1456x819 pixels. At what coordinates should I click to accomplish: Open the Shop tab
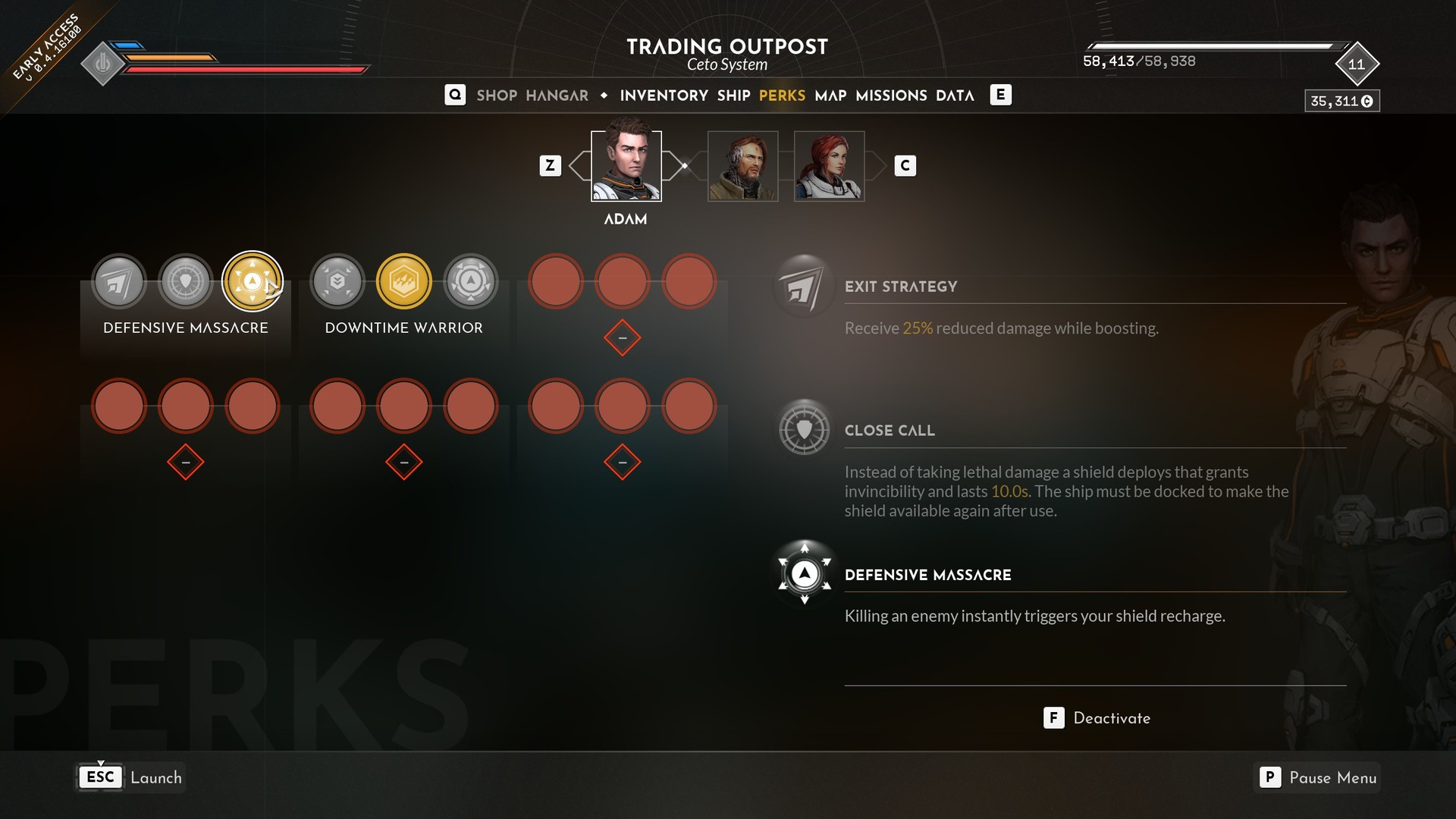[496, 96]
